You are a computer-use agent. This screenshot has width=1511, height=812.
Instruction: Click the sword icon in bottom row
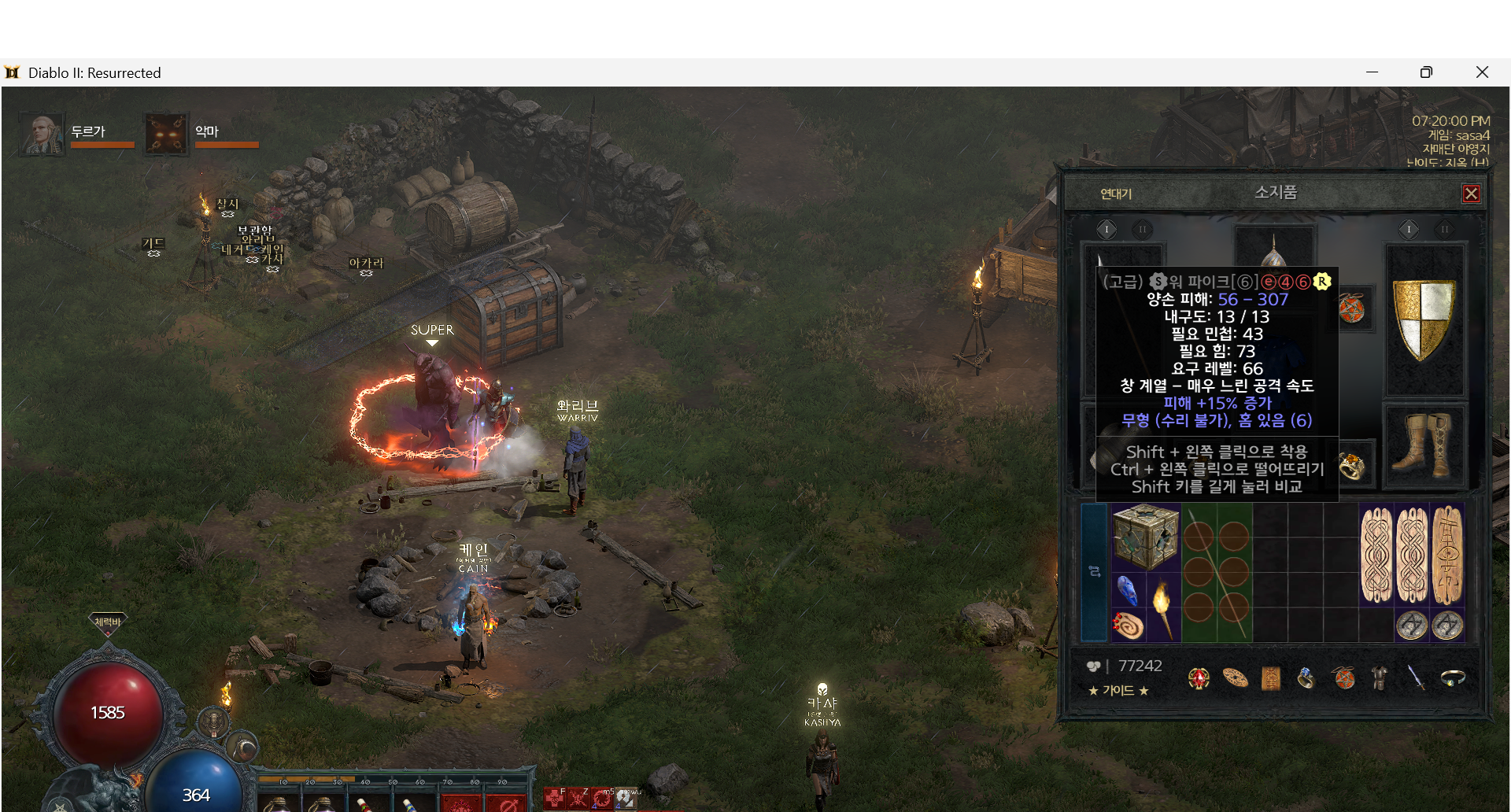pos(1416,677)
